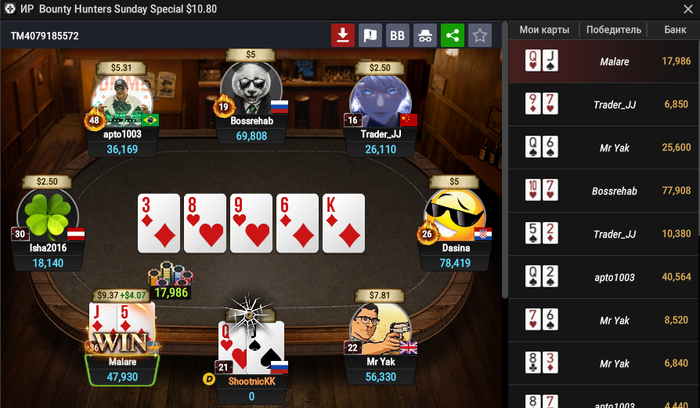This screenshot has width=700, height=408.
Task: Click the red download hand button
Action: pyautogui.click(x=343, y=36)
